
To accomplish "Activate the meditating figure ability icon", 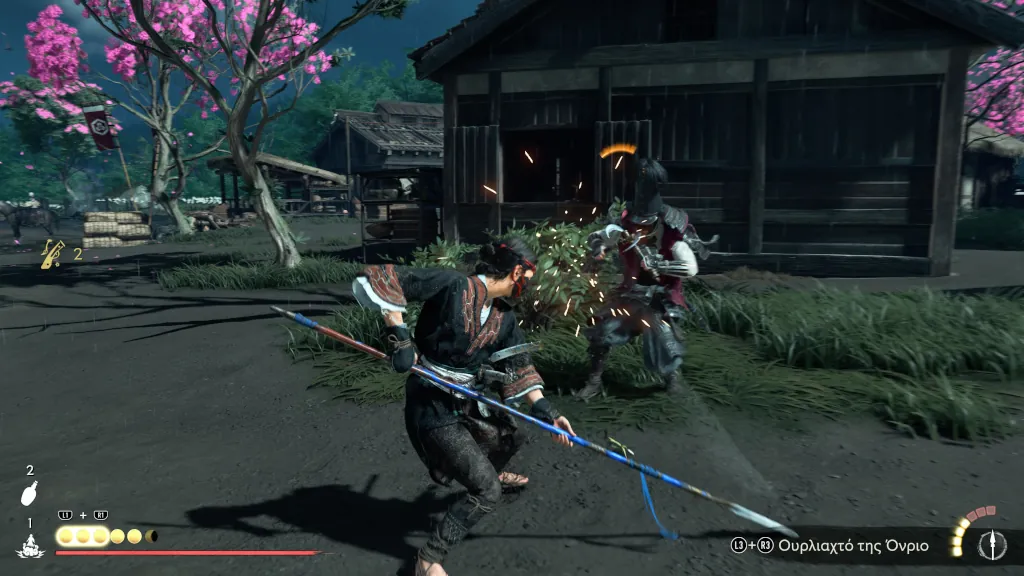I will pyautogui.click(x=29, y=545).
